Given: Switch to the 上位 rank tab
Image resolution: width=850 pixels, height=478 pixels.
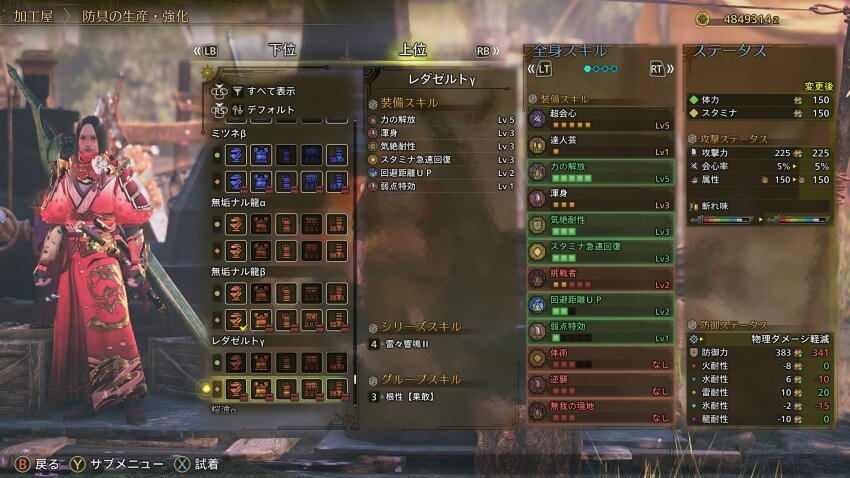Looking at the screenshot, I should click(x=412, y=50).
